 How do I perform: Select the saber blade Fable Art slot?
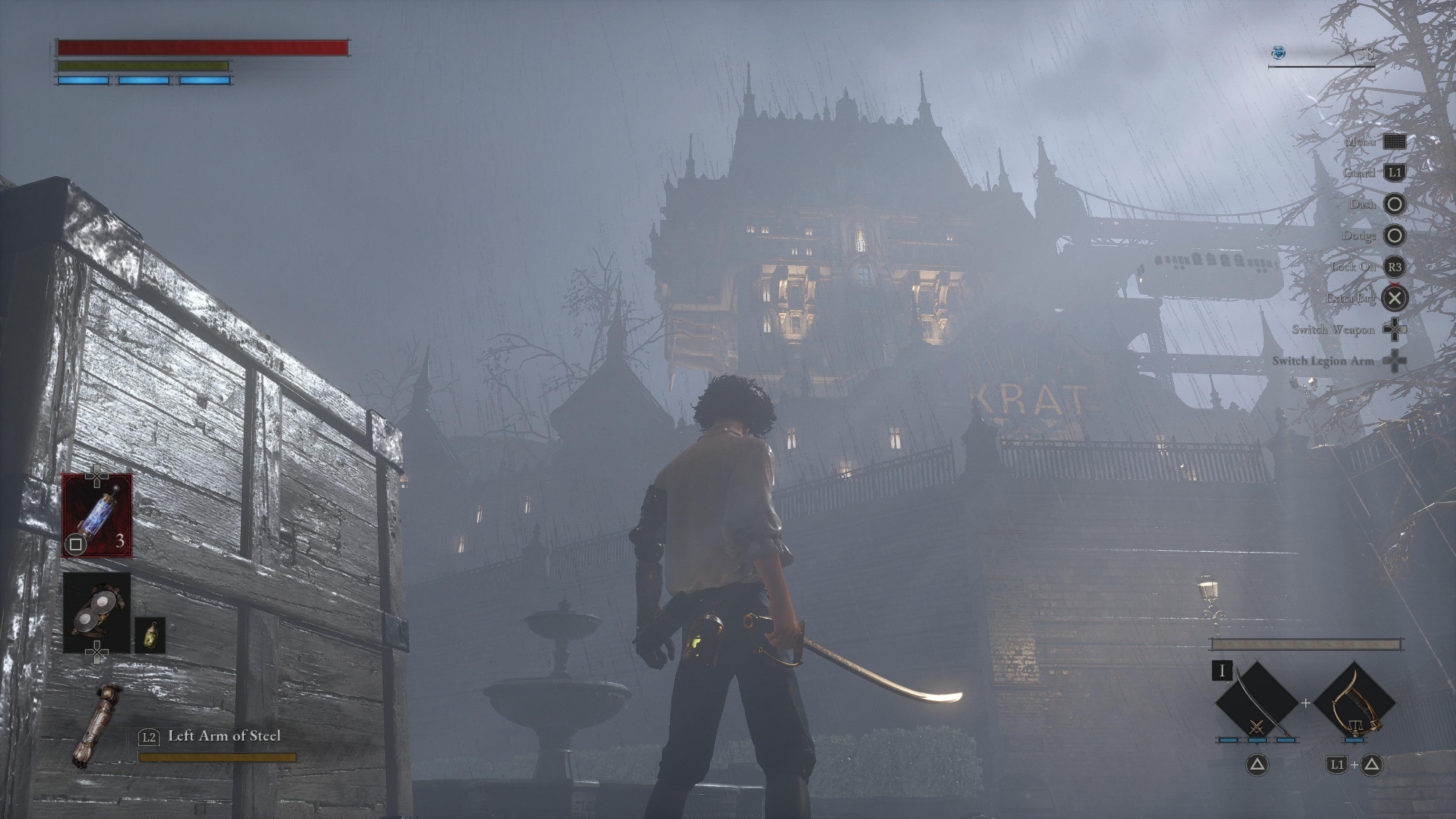(1257, 702)
